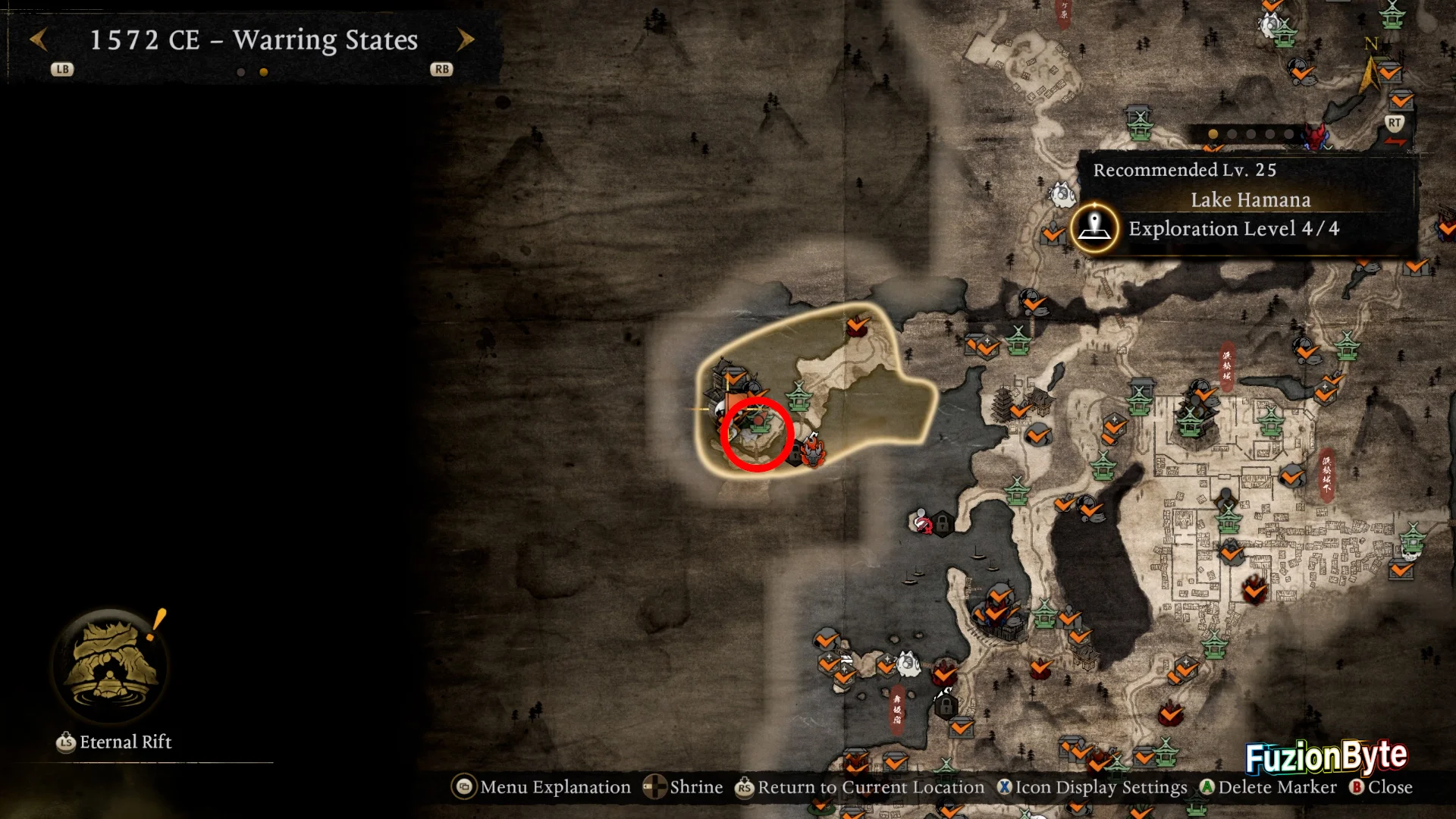The width and height of the screenshot is (1456, 819).
Task: Advance to the next era with right arrow
Action: coord(466,39)
